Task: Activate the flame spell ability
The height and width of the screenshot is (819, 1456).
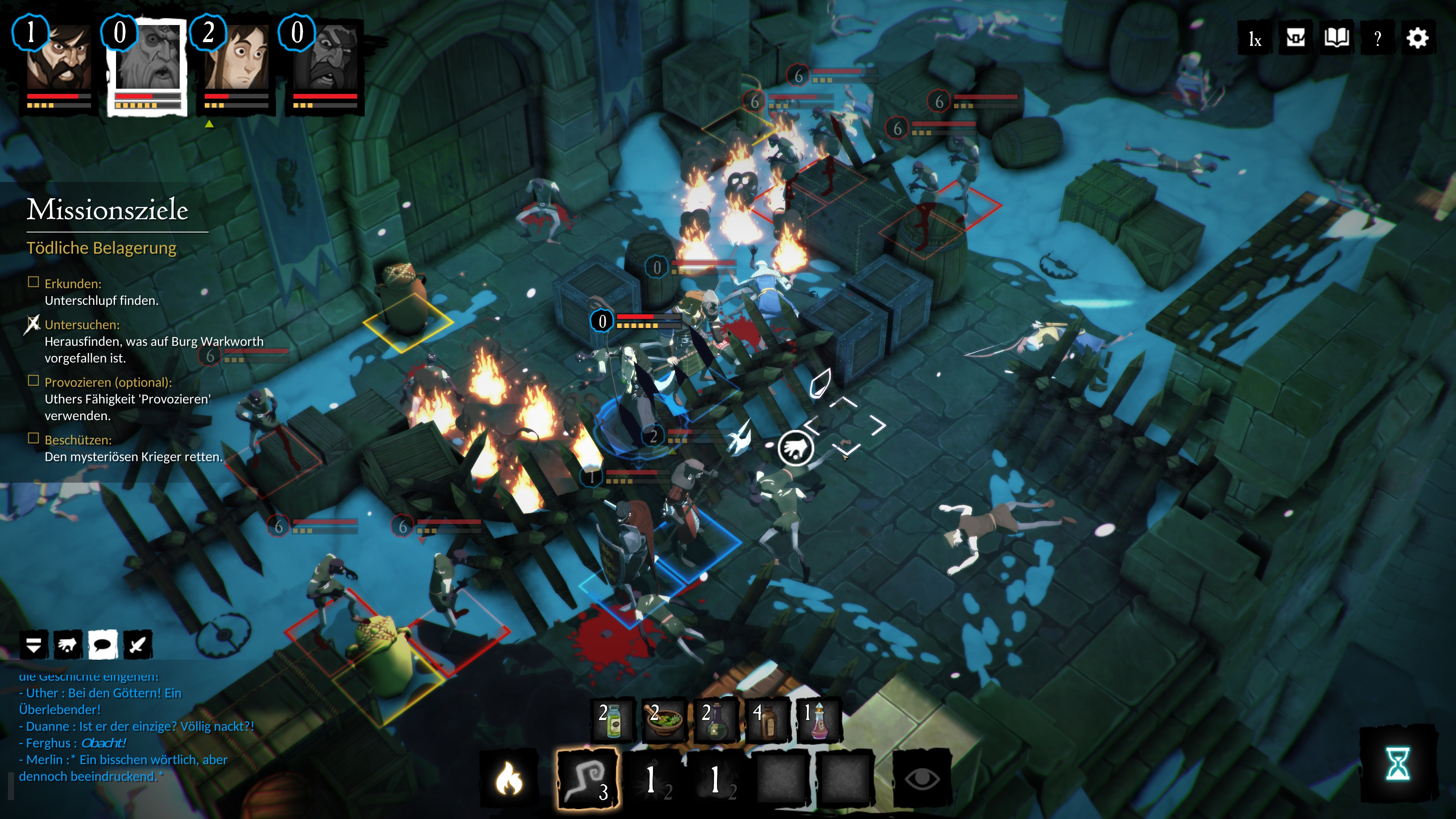Action: [508, 779]
